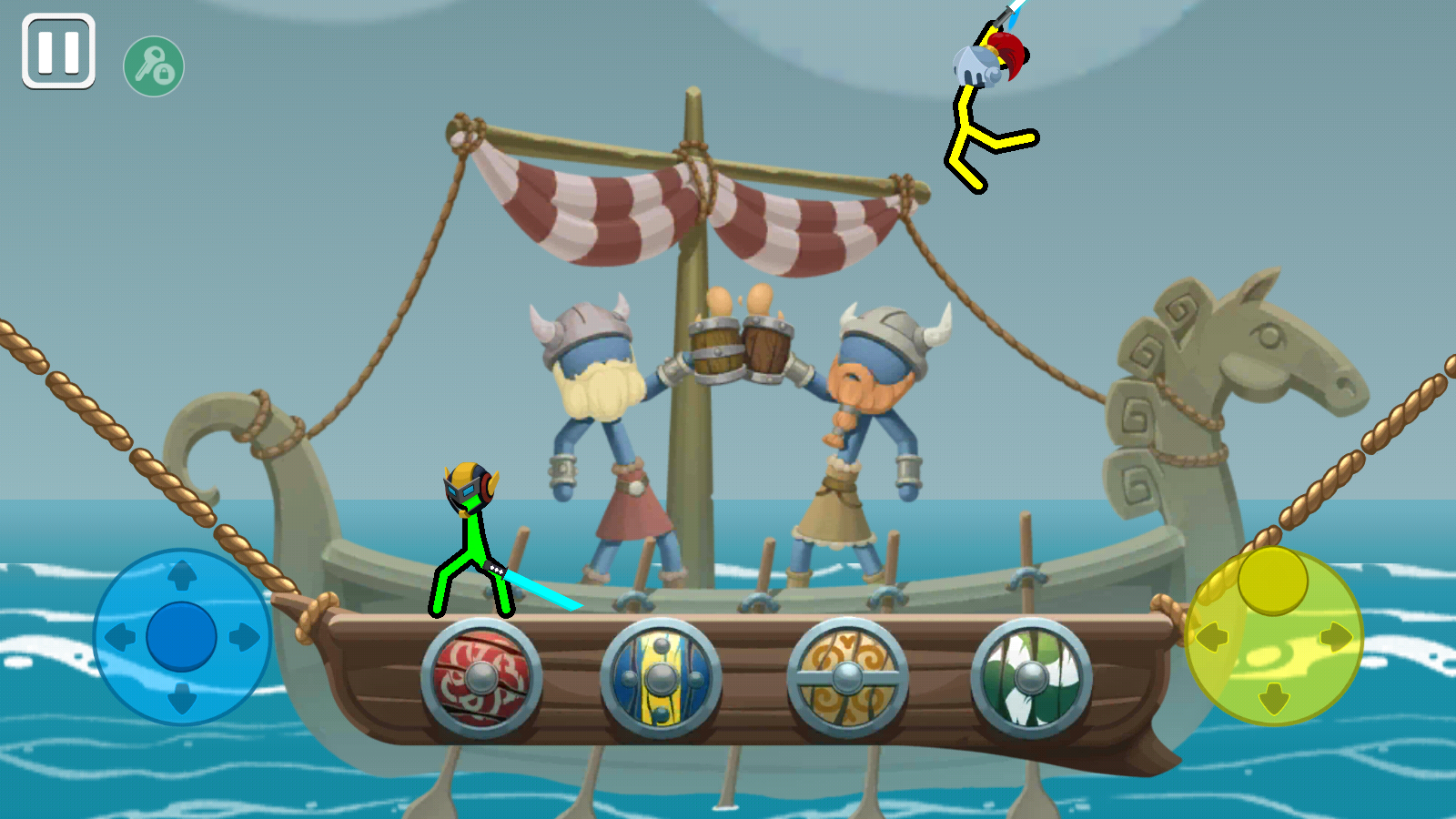1456x819 pixels.
Task: Tap the blue joystick's left arrow
Action: click(119, 637)
